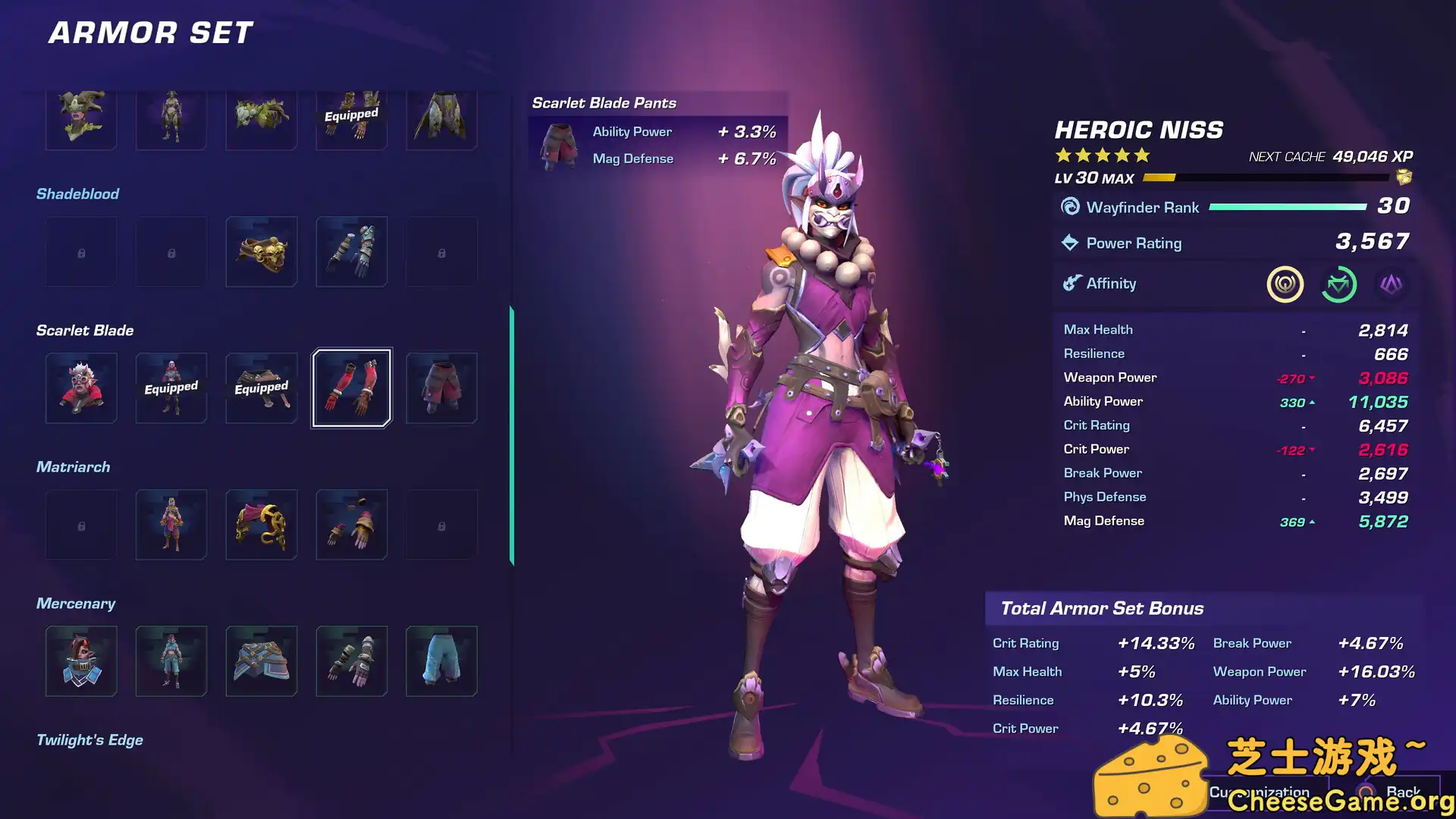This screenshot has width=1456, height=819.
Task: Equip the Shadeblood gauntlets
Action: (x=350, y=251)
